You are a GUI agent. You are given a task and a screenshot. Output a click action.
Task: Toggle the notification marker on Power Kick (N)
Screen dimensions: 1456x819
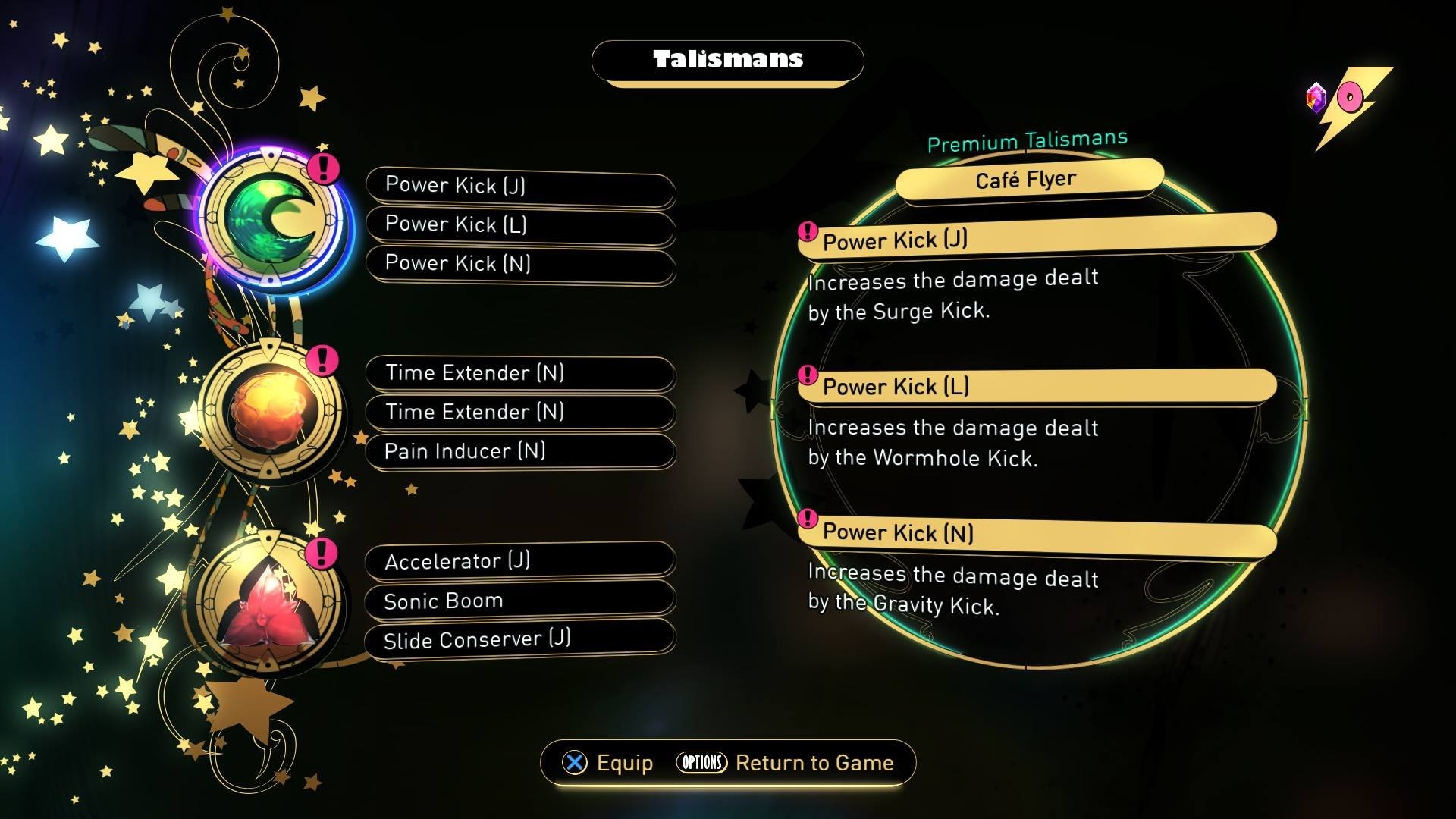808,520
